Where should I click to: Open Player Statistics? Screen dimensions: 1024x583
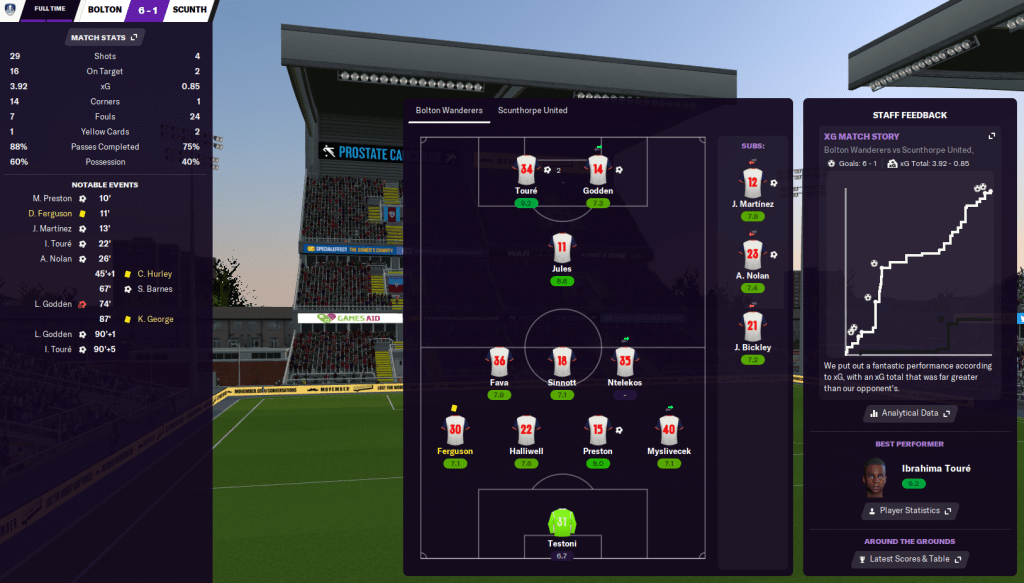coord(908,511)
